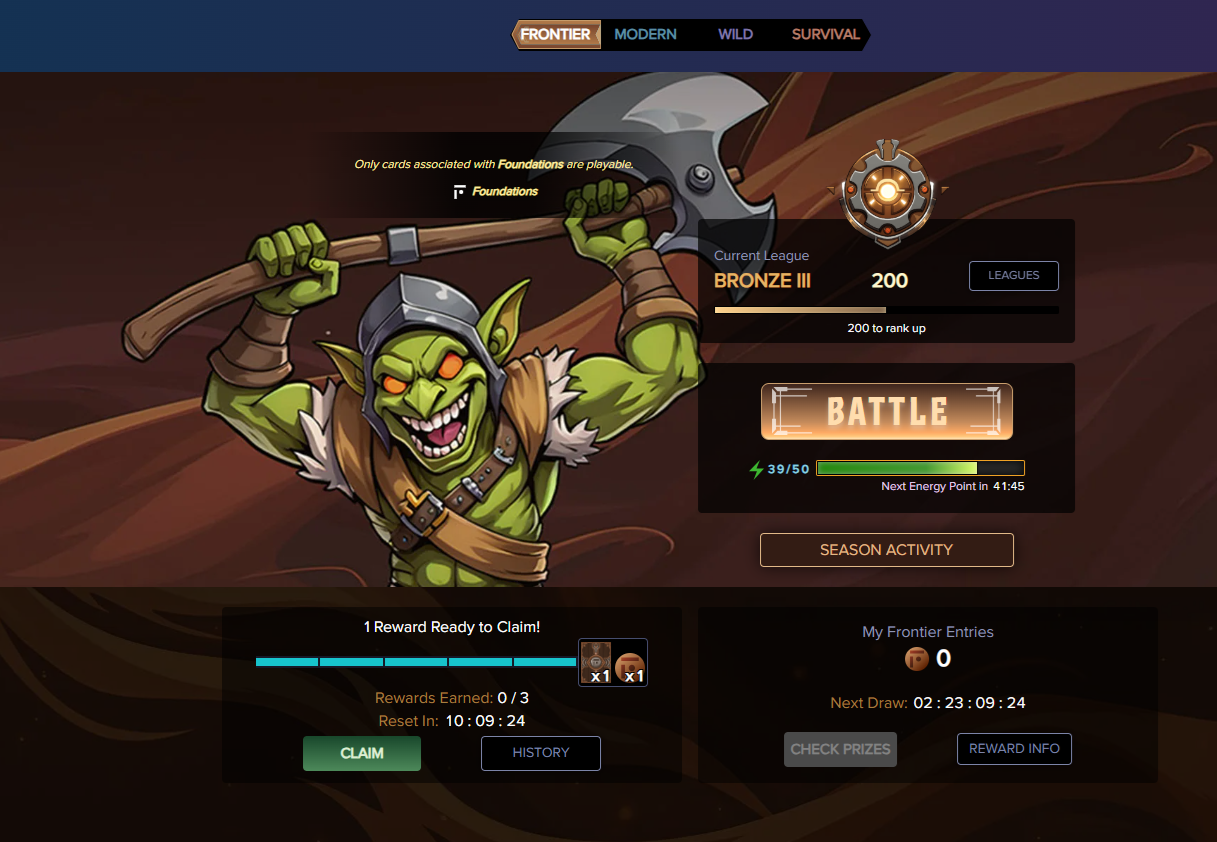Show Season Activity
Viewport: 1217px width, 842px height.
pyautogui.click(x=886, y=550)
